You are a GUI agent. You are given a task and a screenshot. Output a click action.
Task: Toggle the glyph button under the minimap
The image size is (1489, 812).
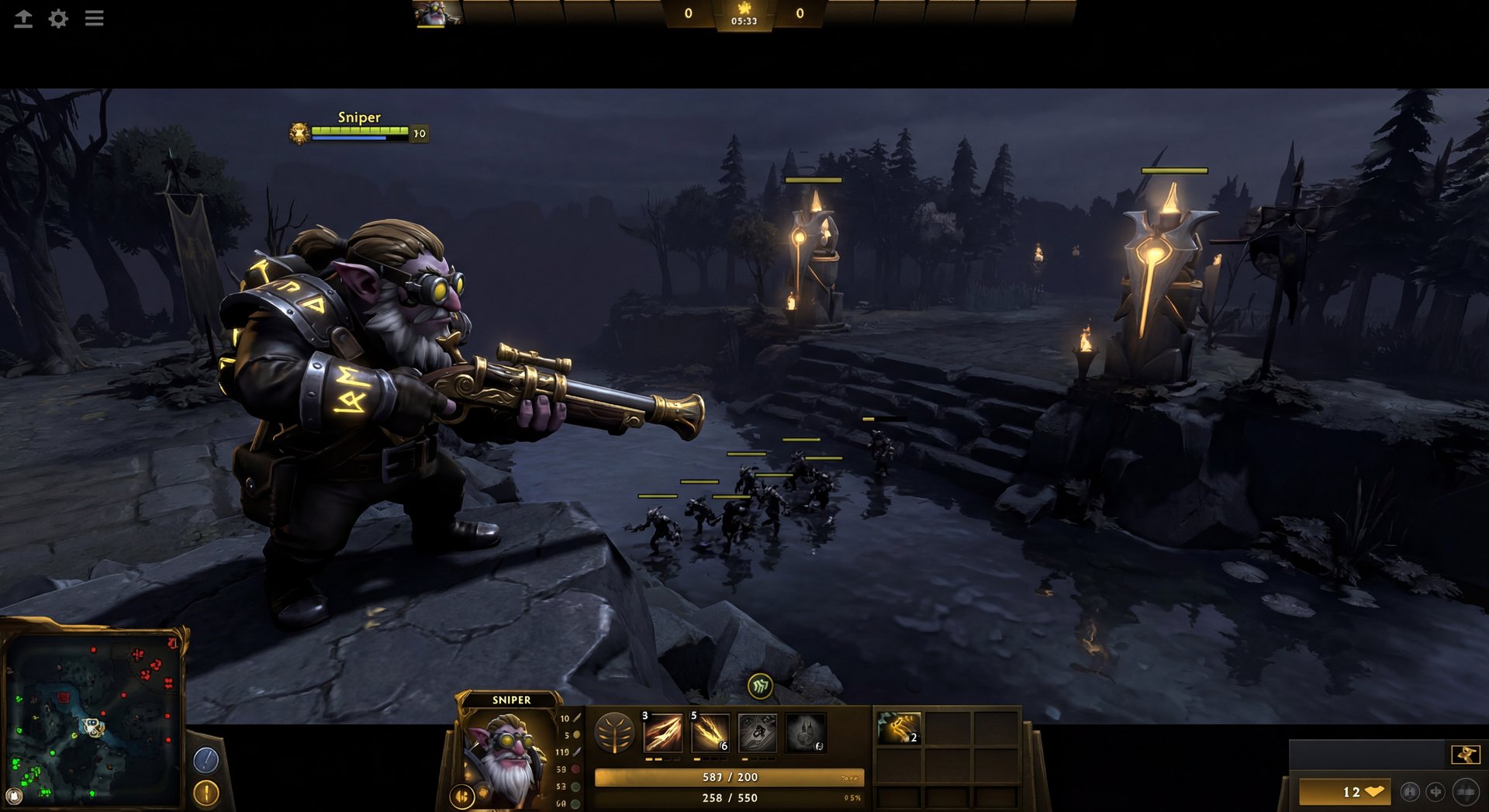(x=206, y=793)
